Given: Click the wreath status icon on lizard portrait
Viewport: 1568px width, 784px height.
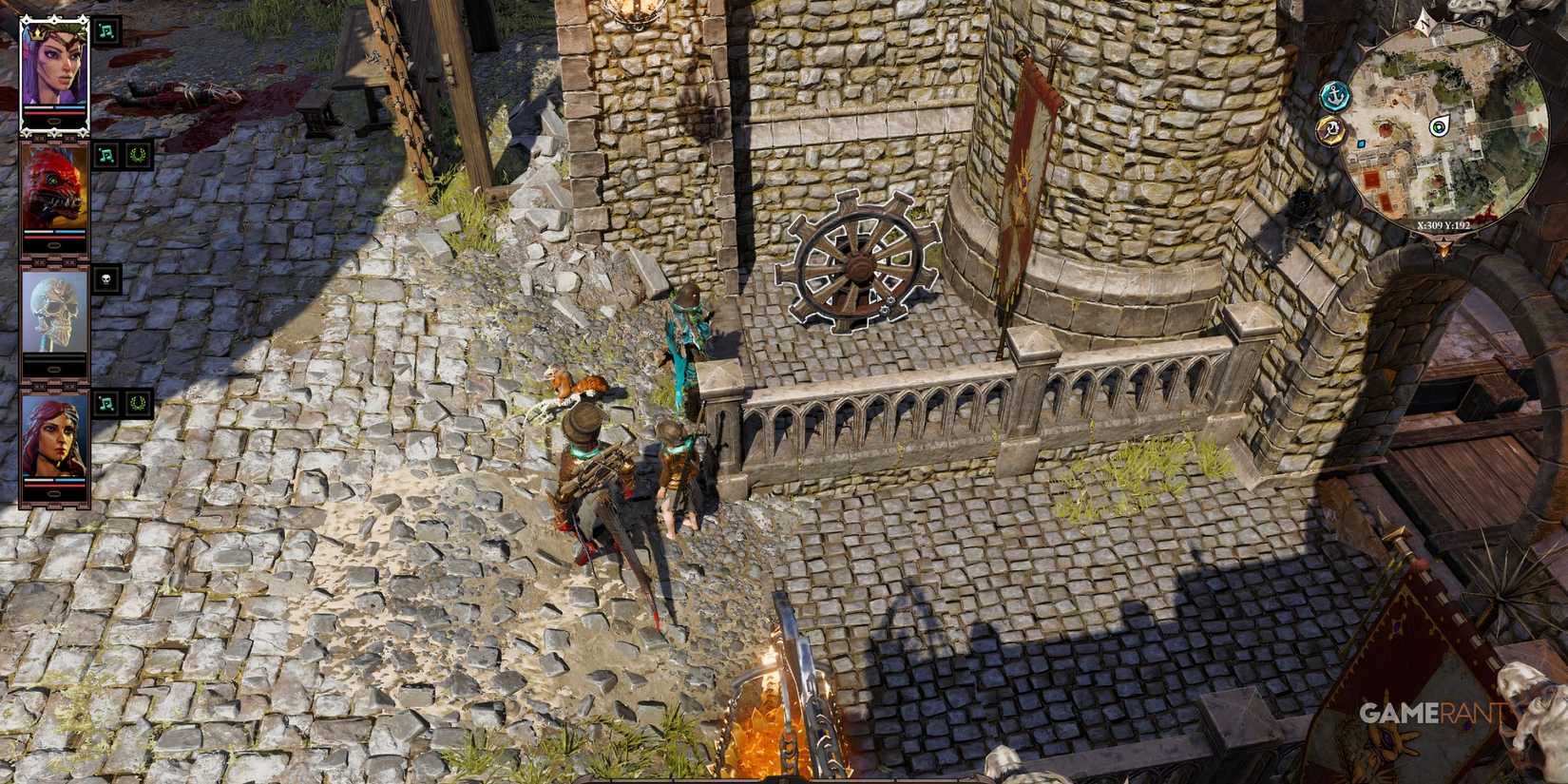Looking at the screenshot, I should click(x=137, y=155).
